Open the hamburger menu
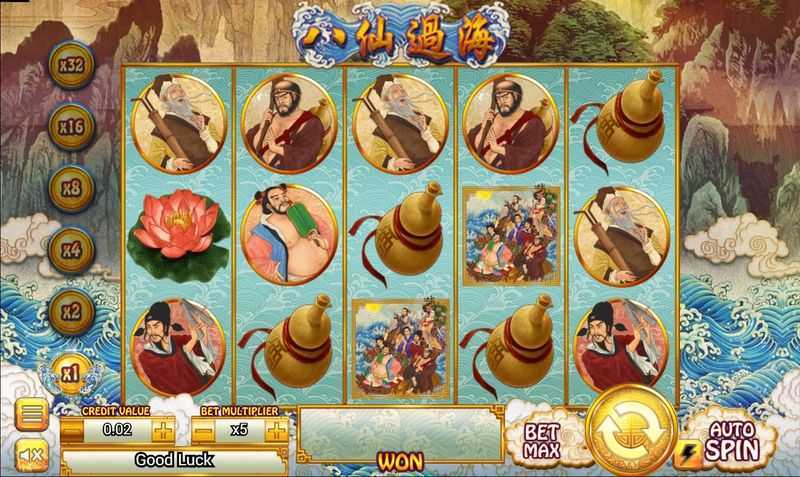800x477 pixels. click(x=31, y=415)
